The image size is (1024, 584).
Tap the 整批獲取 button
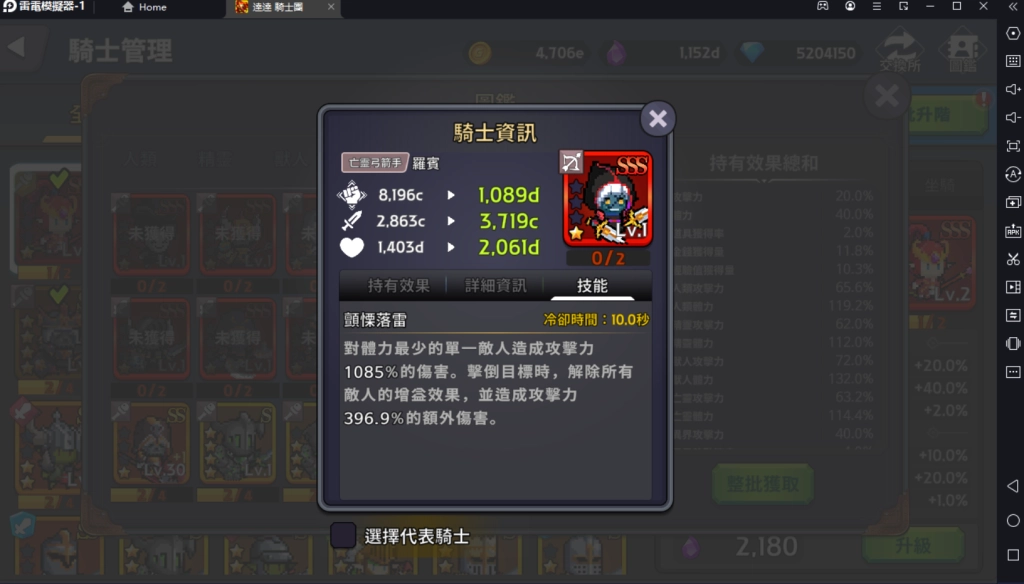[x=762, y=484]
